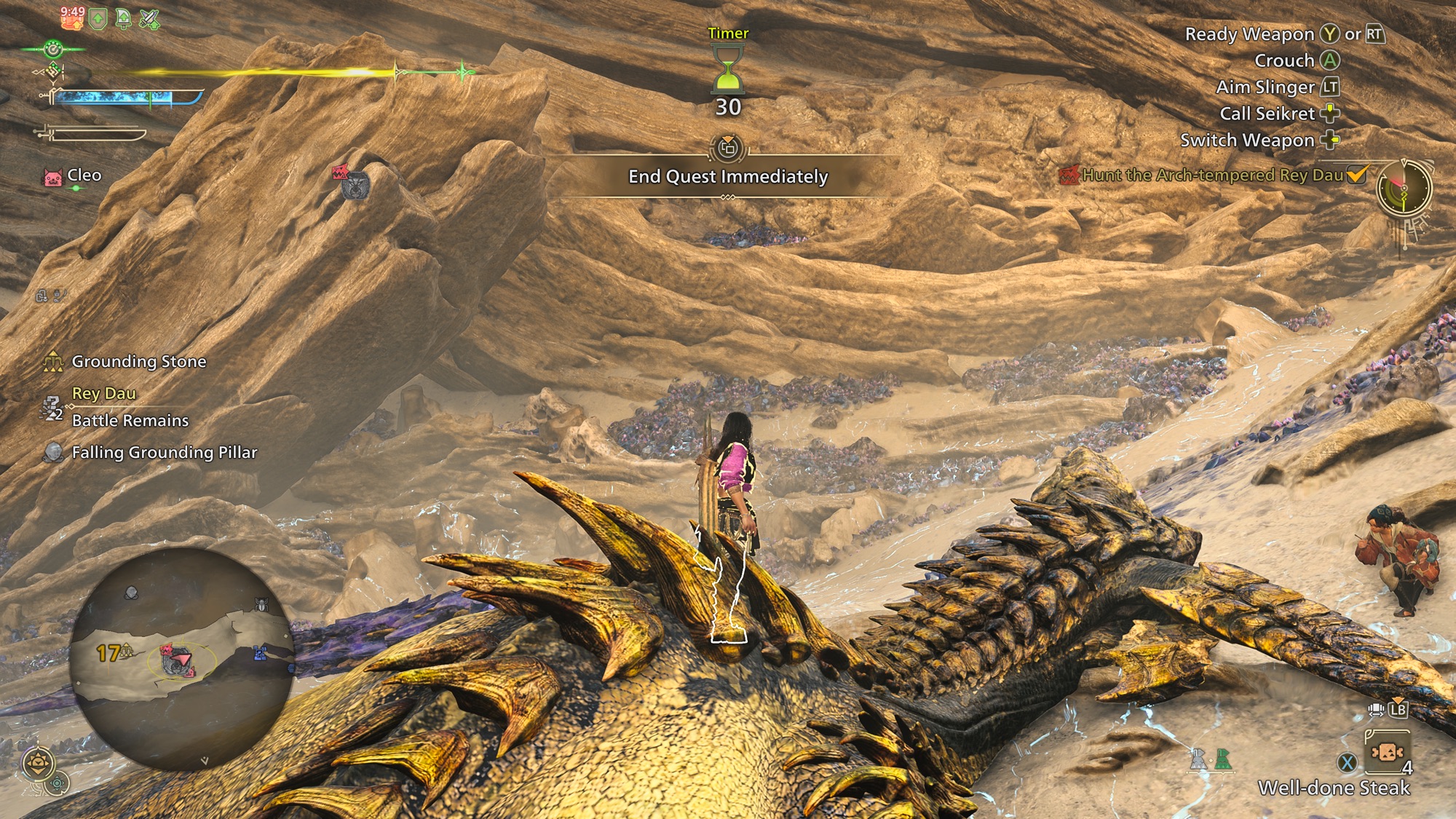Select the green shield buff icon
The height and width of the screenshot is (819, 1456).
coord(98,20)
